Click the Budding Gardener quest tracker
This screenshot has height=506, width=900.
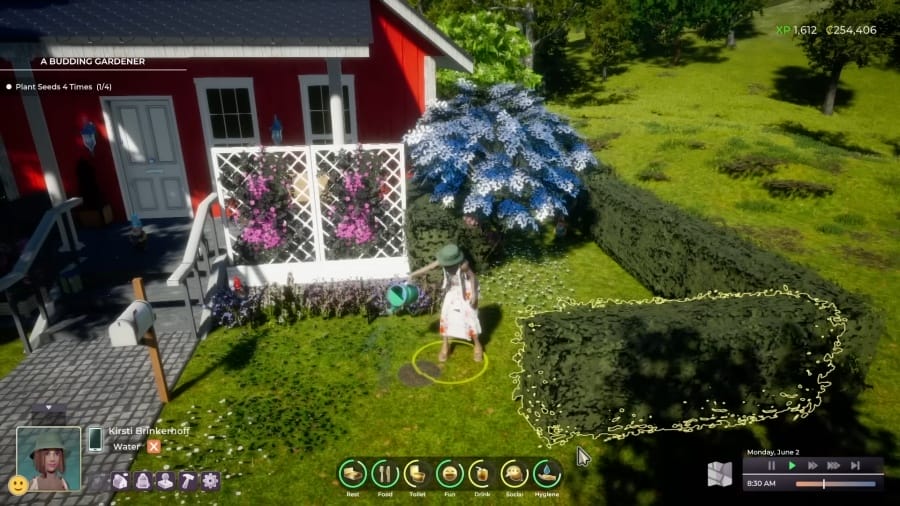coord(93,61)
